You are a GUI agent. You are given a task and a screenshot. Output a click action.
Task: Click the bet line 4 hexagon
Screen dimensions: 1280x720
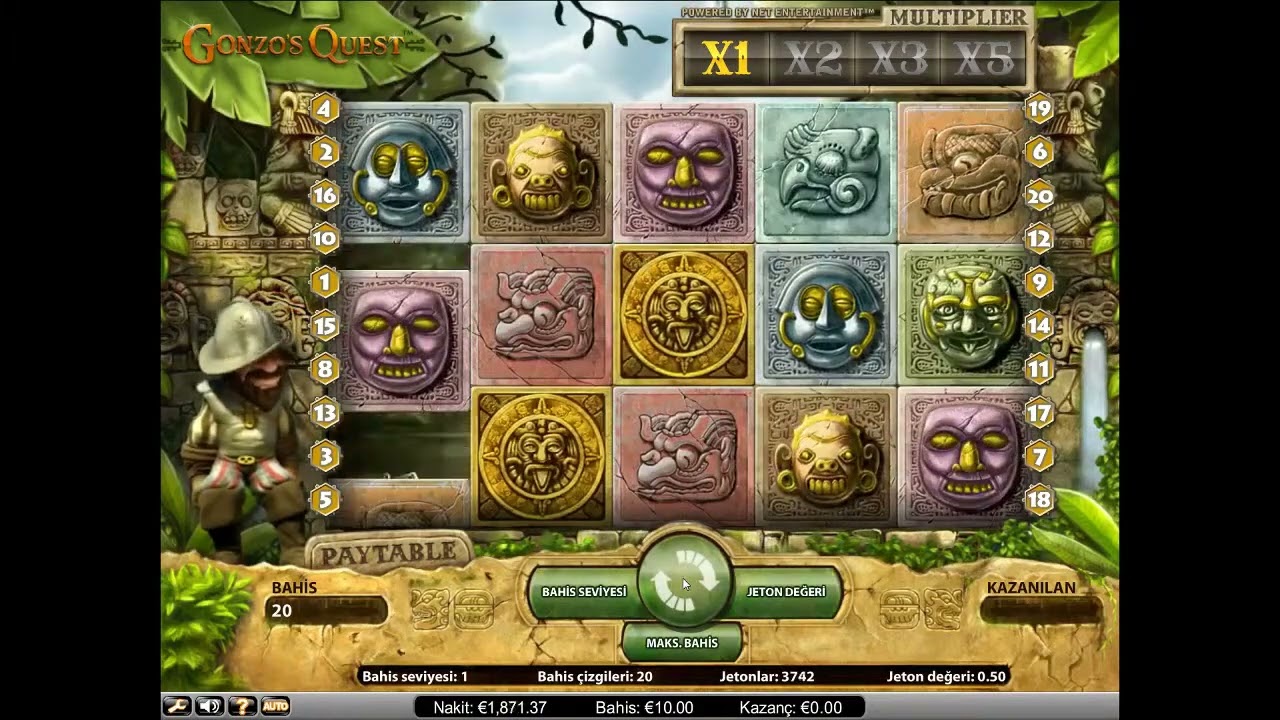324,108
